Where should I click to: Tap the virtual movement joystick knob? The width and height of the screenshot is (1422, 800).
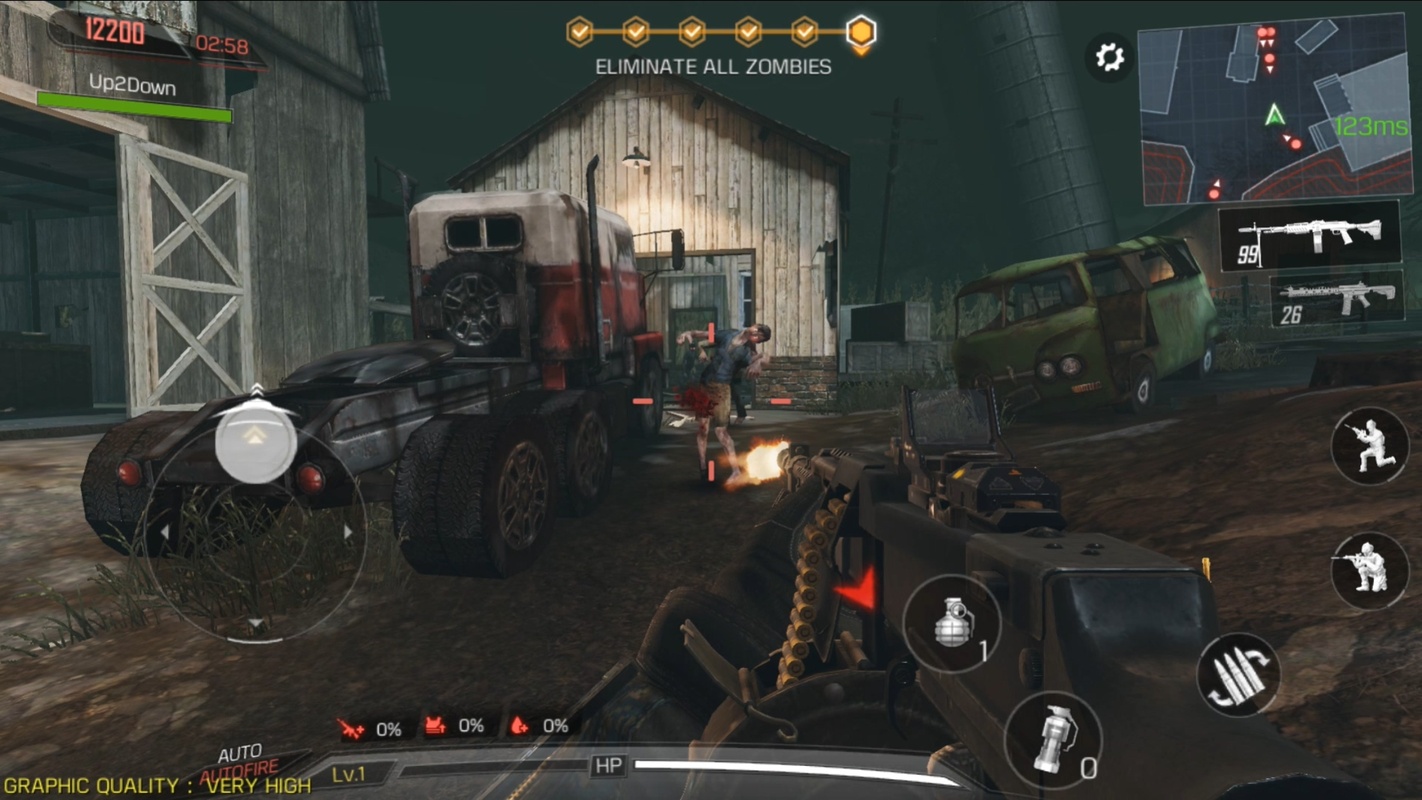[256, 440]
